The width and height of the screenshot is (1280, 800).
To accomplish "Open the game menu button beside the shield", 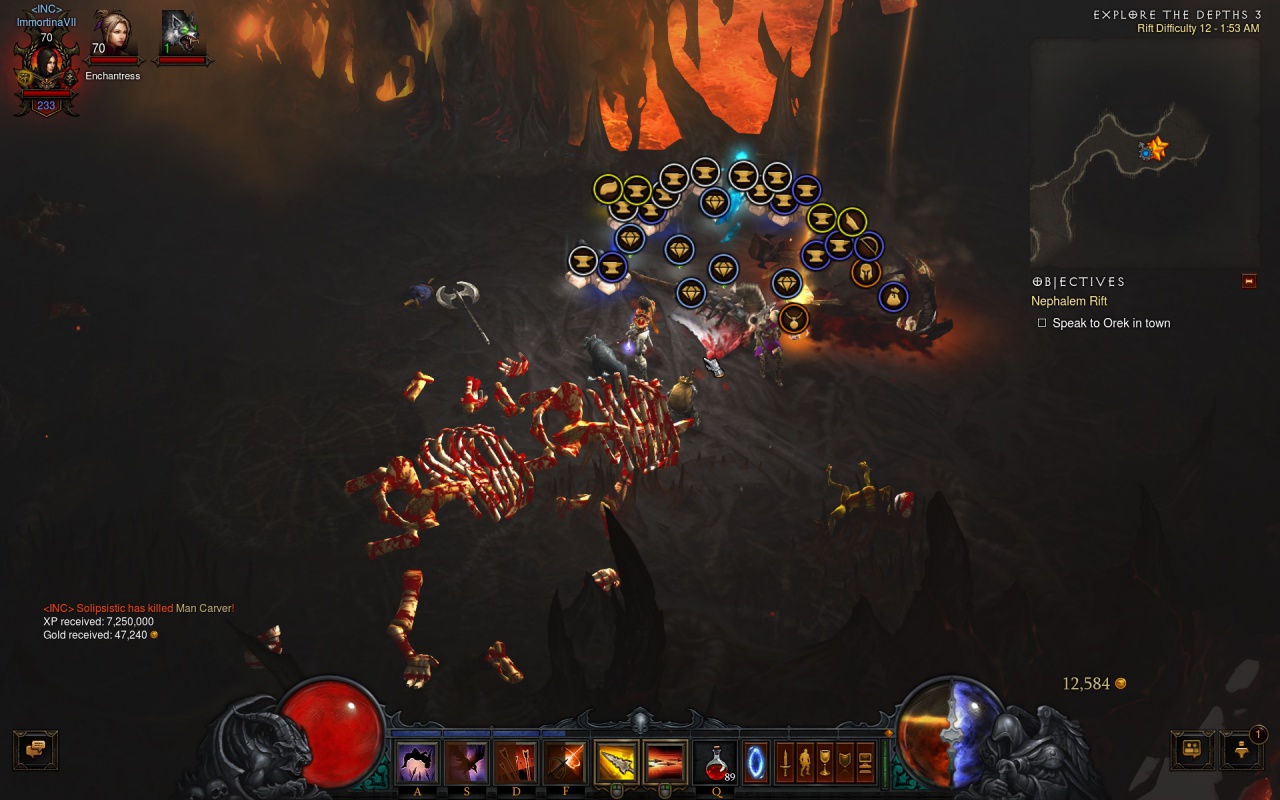I will click(x=865, y=763).
